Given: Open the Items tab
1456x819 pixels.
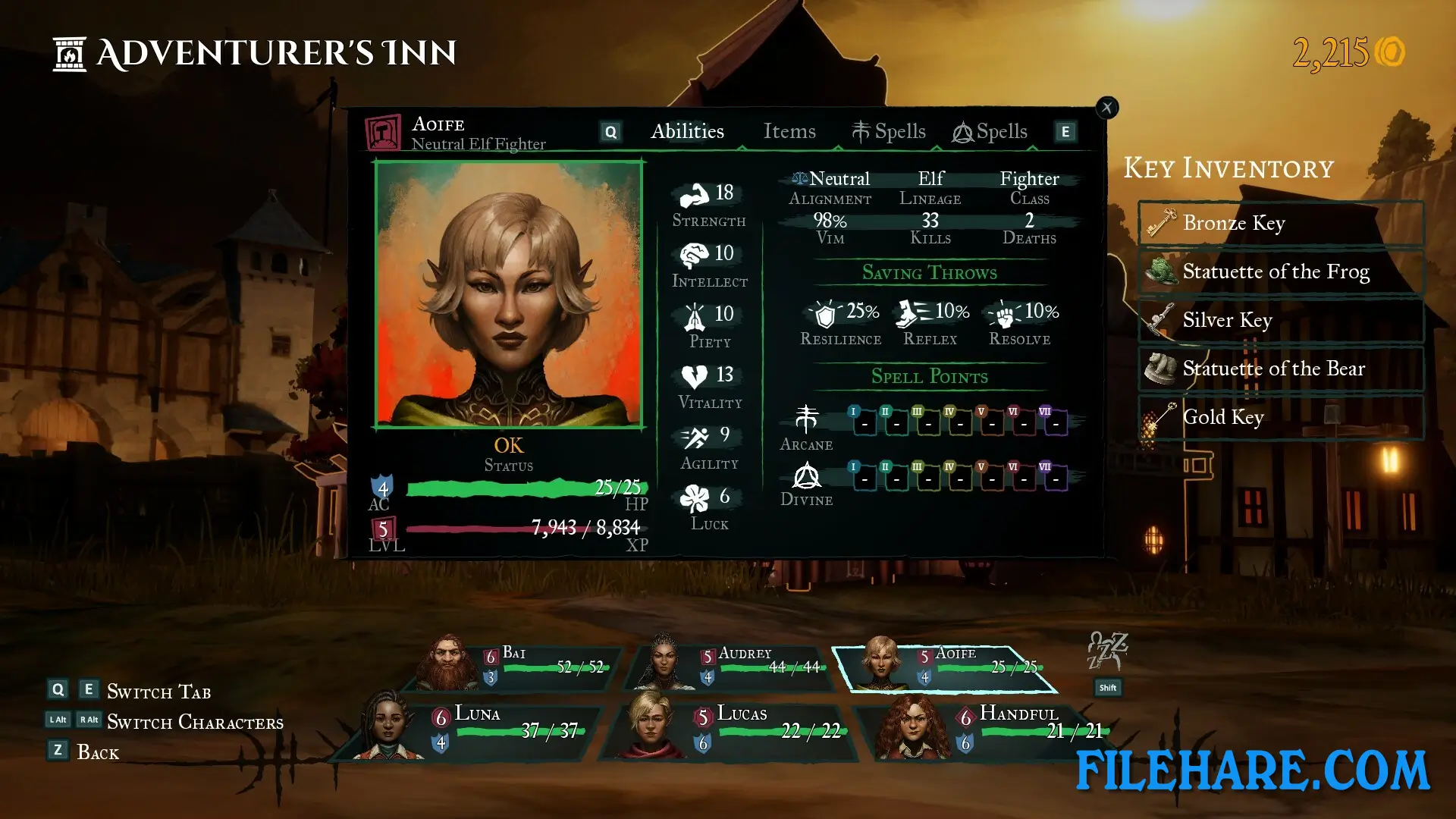Looking at the screenshot, I should coord(789,132).
